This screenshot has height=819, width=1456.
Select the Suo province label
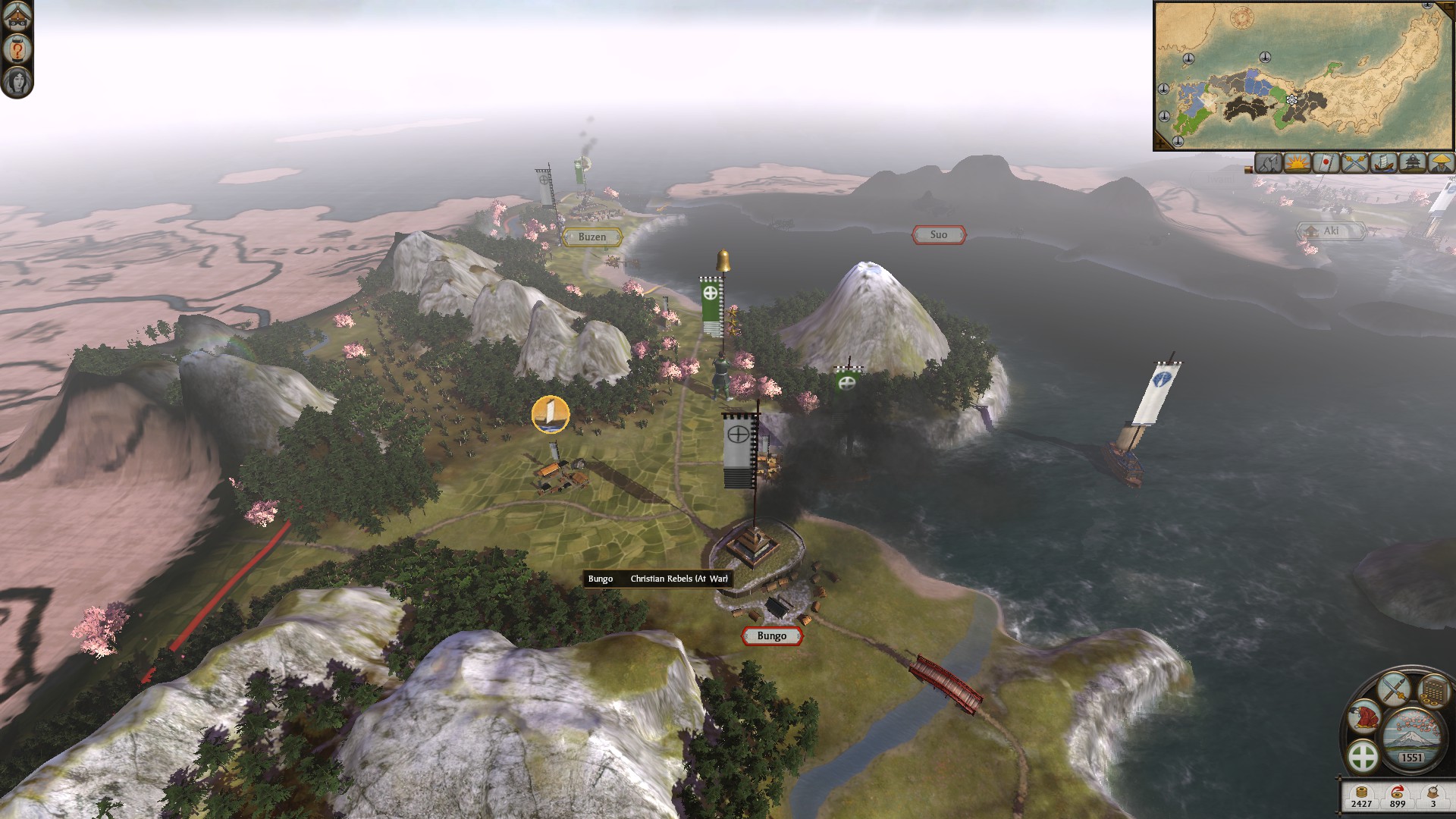click(x=938, y=235)
